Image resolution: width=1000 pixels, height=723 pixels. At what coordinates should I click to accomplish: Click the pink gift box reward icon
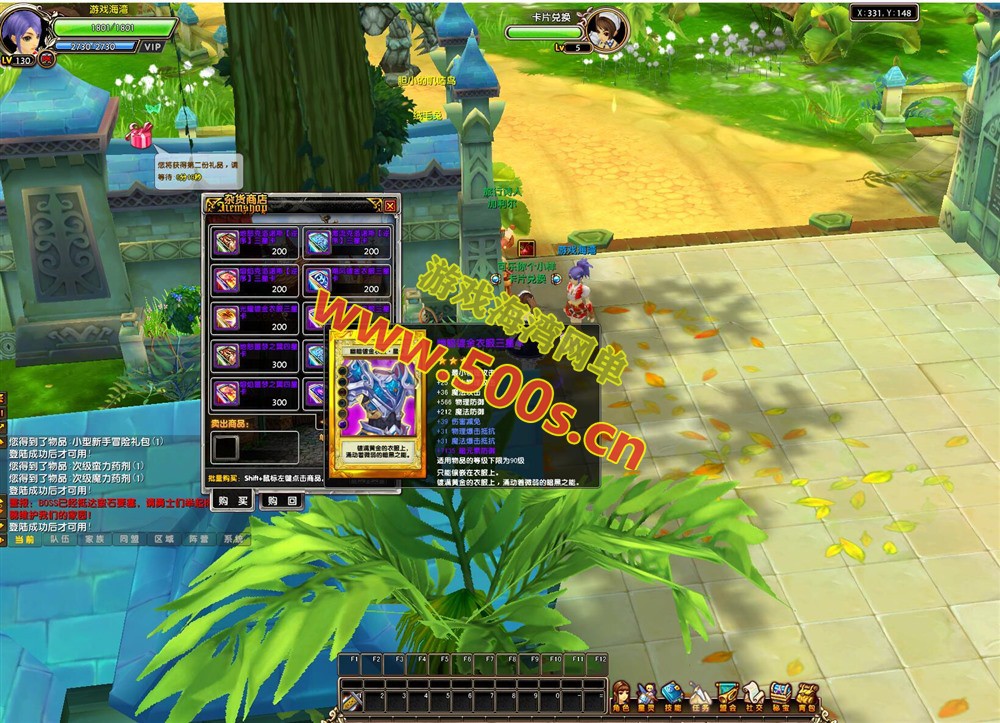pos(140,135)
